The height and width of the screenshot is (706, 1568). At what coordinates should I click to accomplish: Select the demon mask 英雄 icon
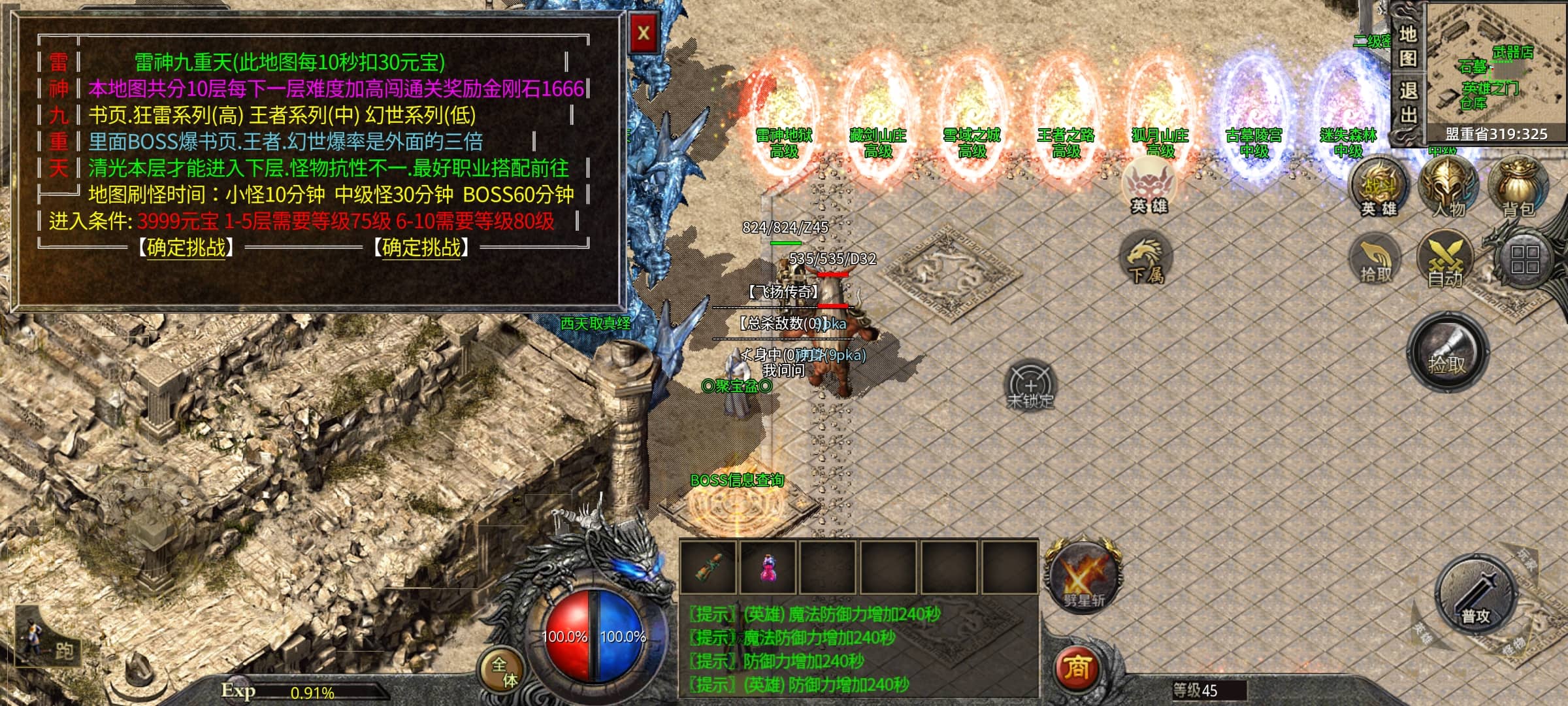[x=1149, y=186]
